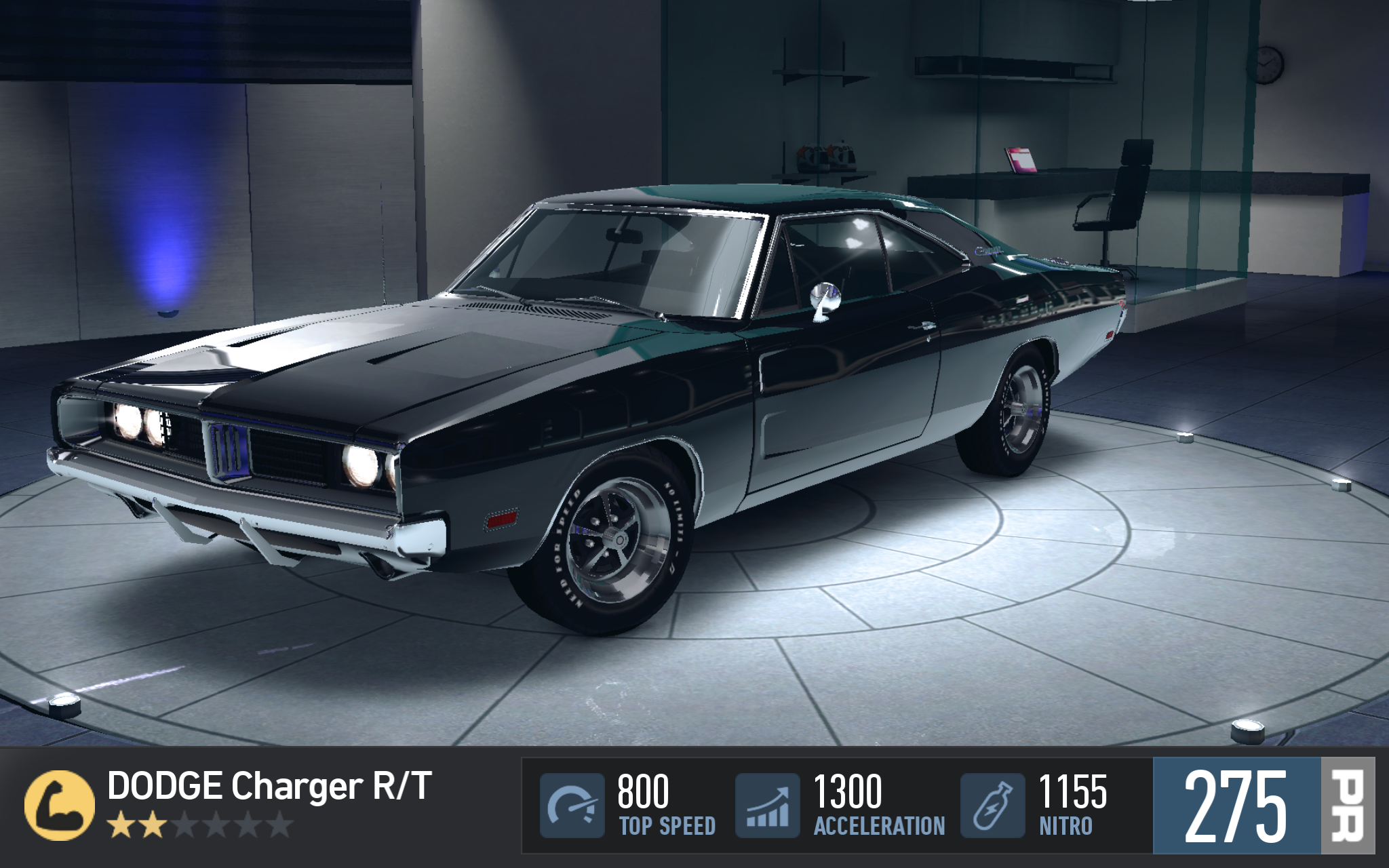The width and height of the screenshot is (1389, 868).
Task: Tap the Nitro bottle icon
Action: [992, 806]
